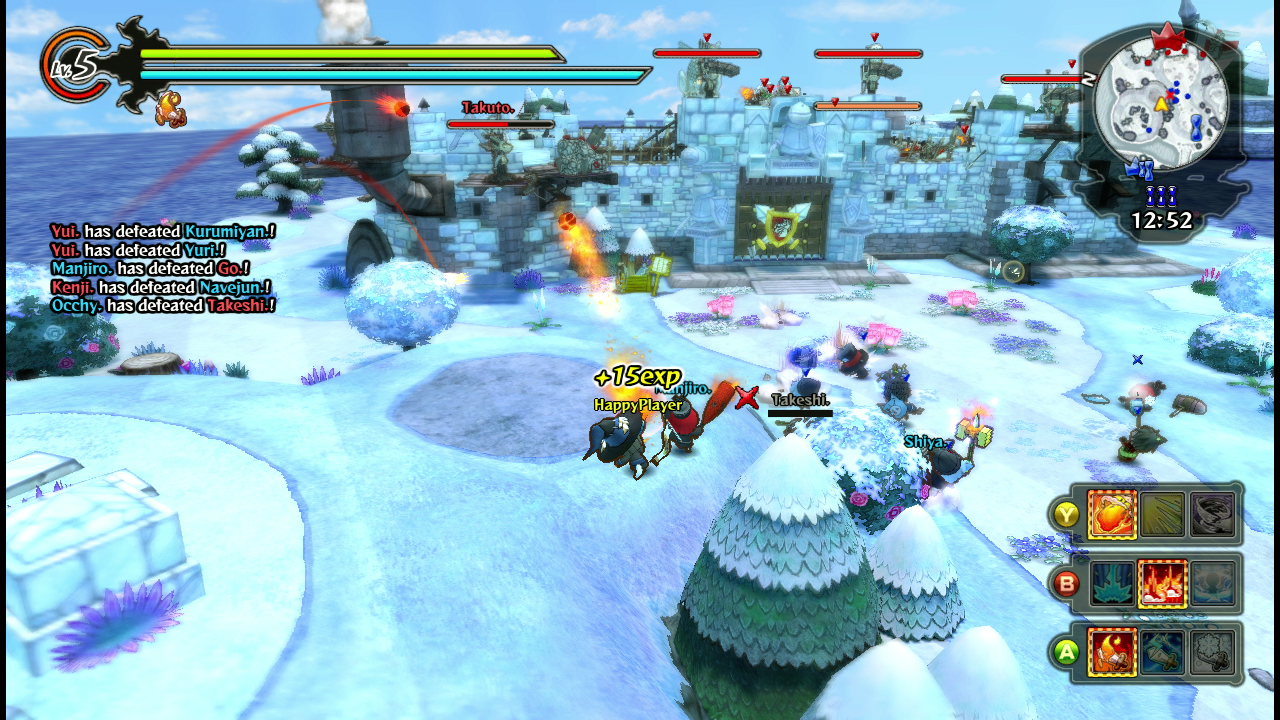Activate the fire pillars skill icon
This screenshot has width=1280, height=720.
click(1162, 583)
